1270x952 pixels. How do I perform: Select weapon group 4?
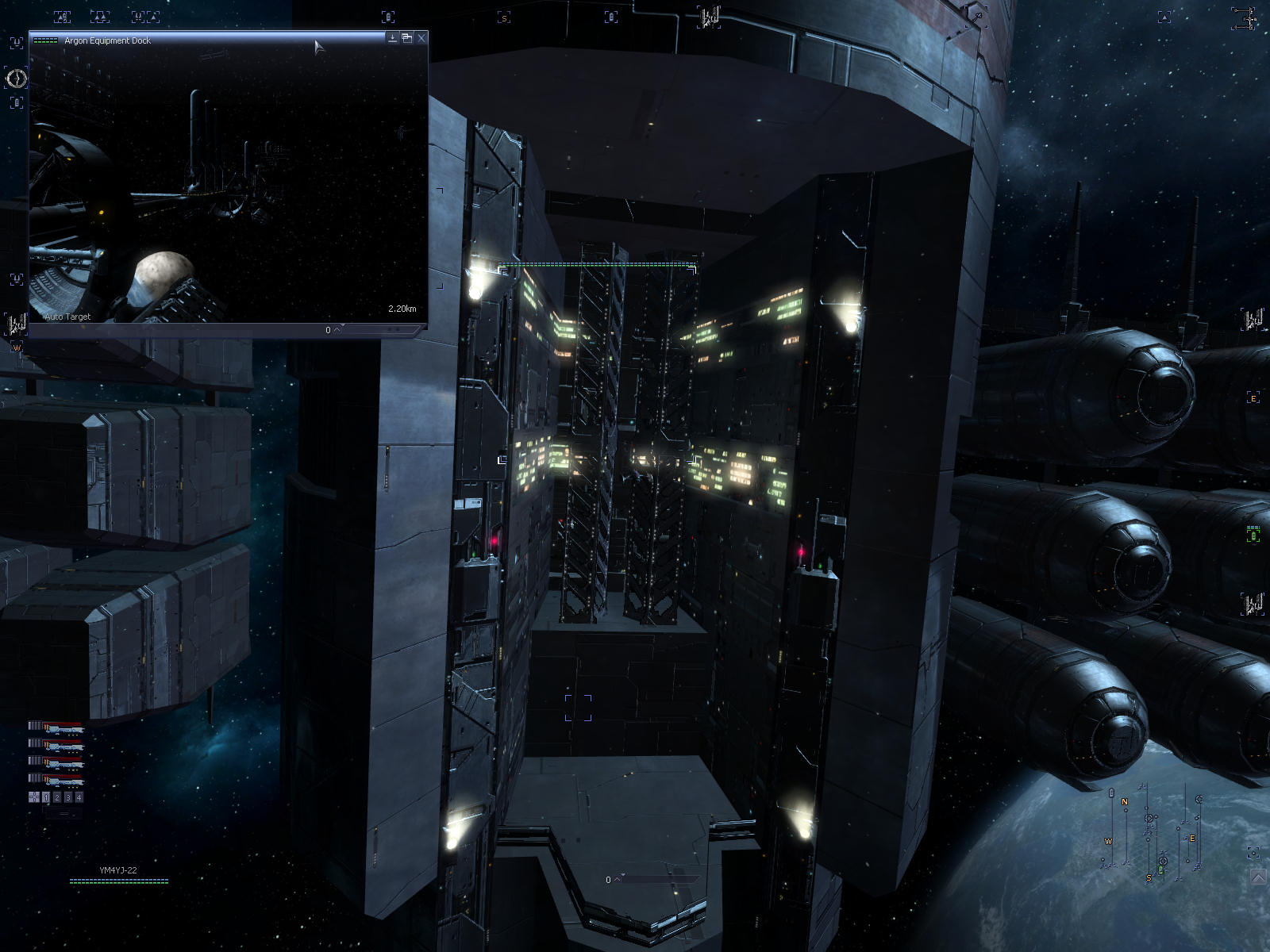coord(79,797)
